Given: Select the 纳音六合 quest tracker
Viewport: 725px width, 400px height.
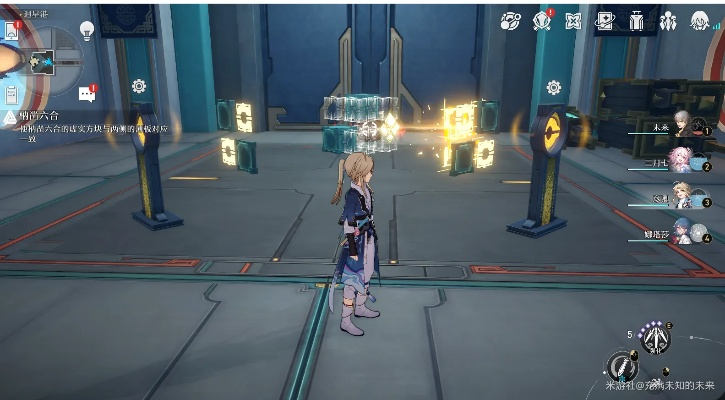Looking at the screenshot, I should tap(40, 117).
